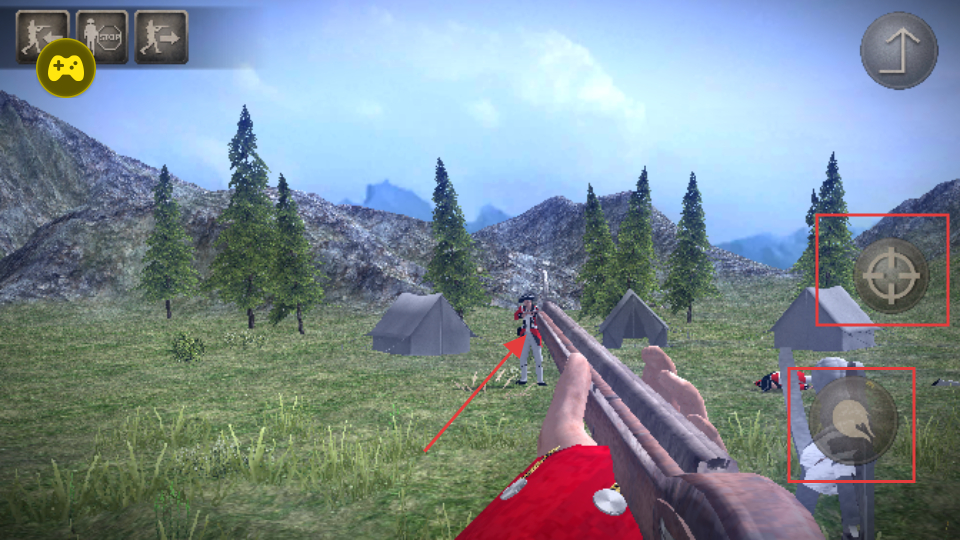Fire the musket with the round shoot button
The width and height of the screenshot is (960, 540).
(x=853, y=421)
